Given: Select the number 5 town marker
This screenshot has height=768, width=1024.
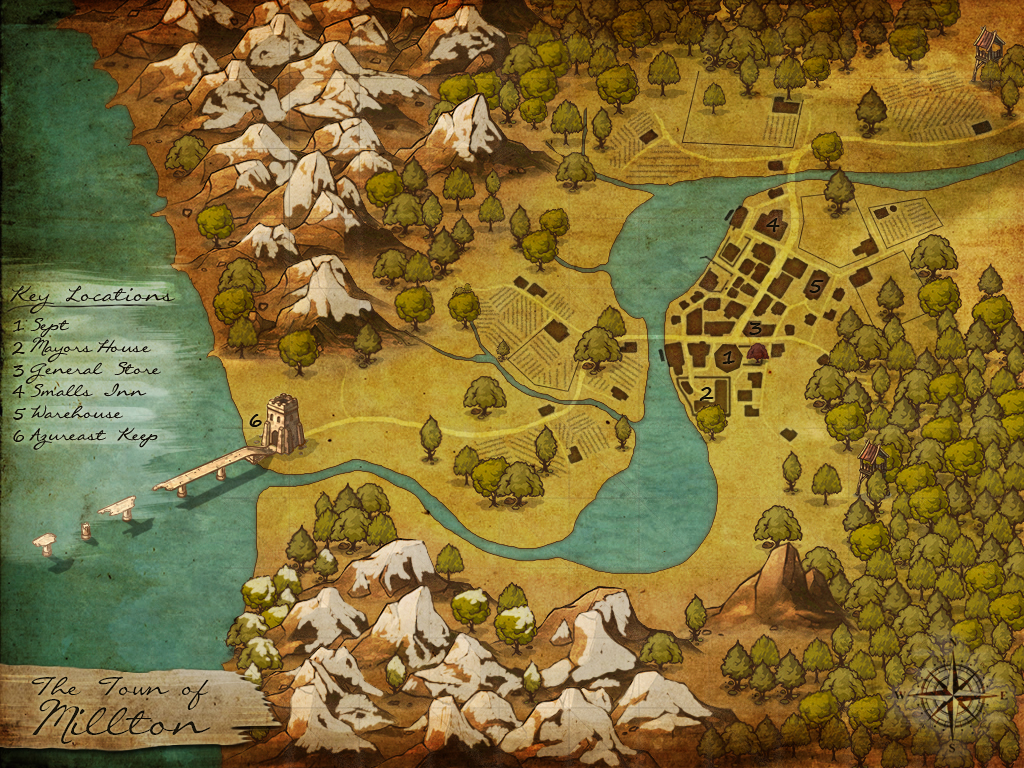Looking at the screenshot, I should [x=816, y=288].
